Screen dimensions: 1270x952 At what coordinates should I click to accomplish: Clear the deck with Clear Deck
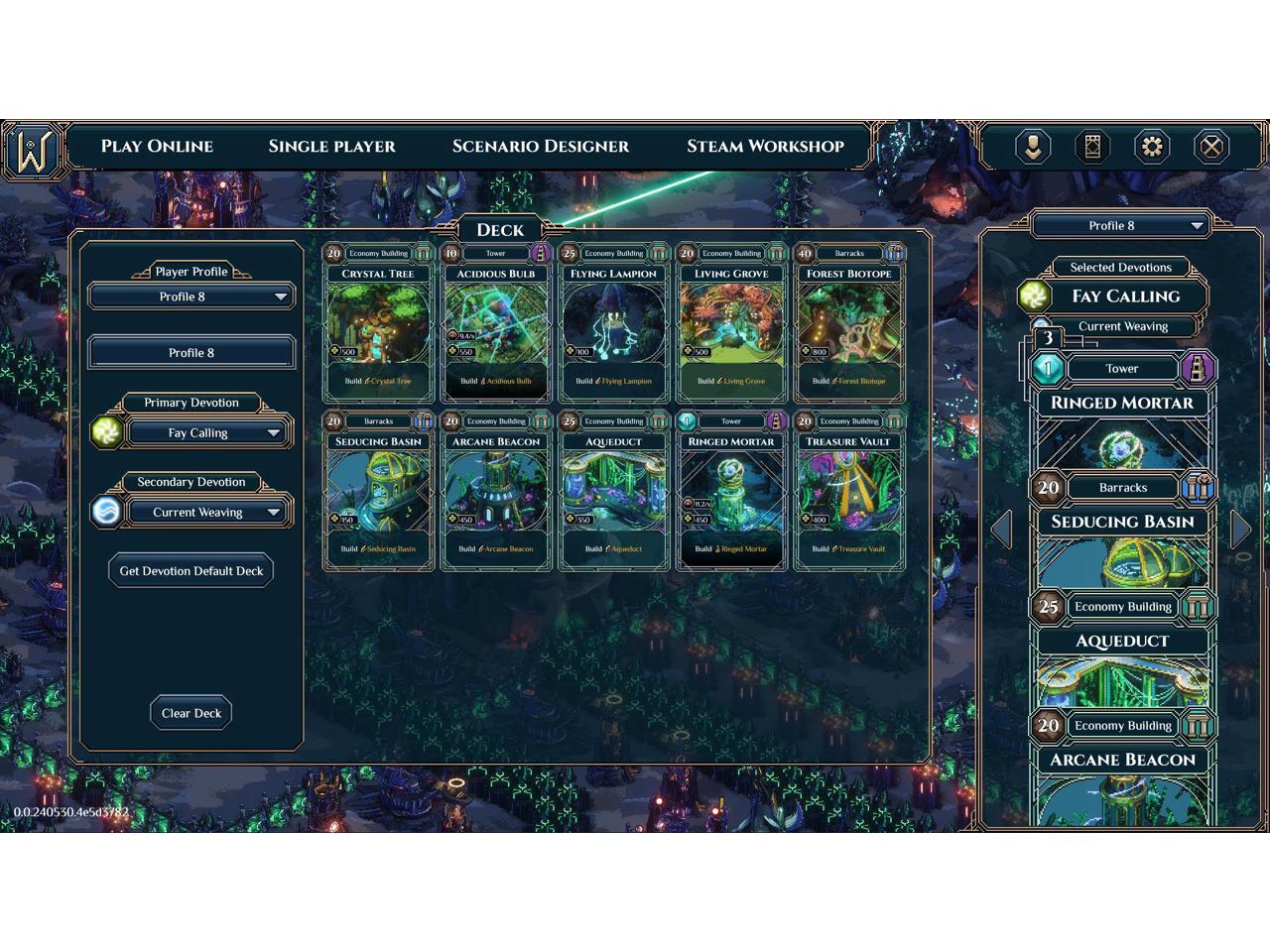coord(191,713)
